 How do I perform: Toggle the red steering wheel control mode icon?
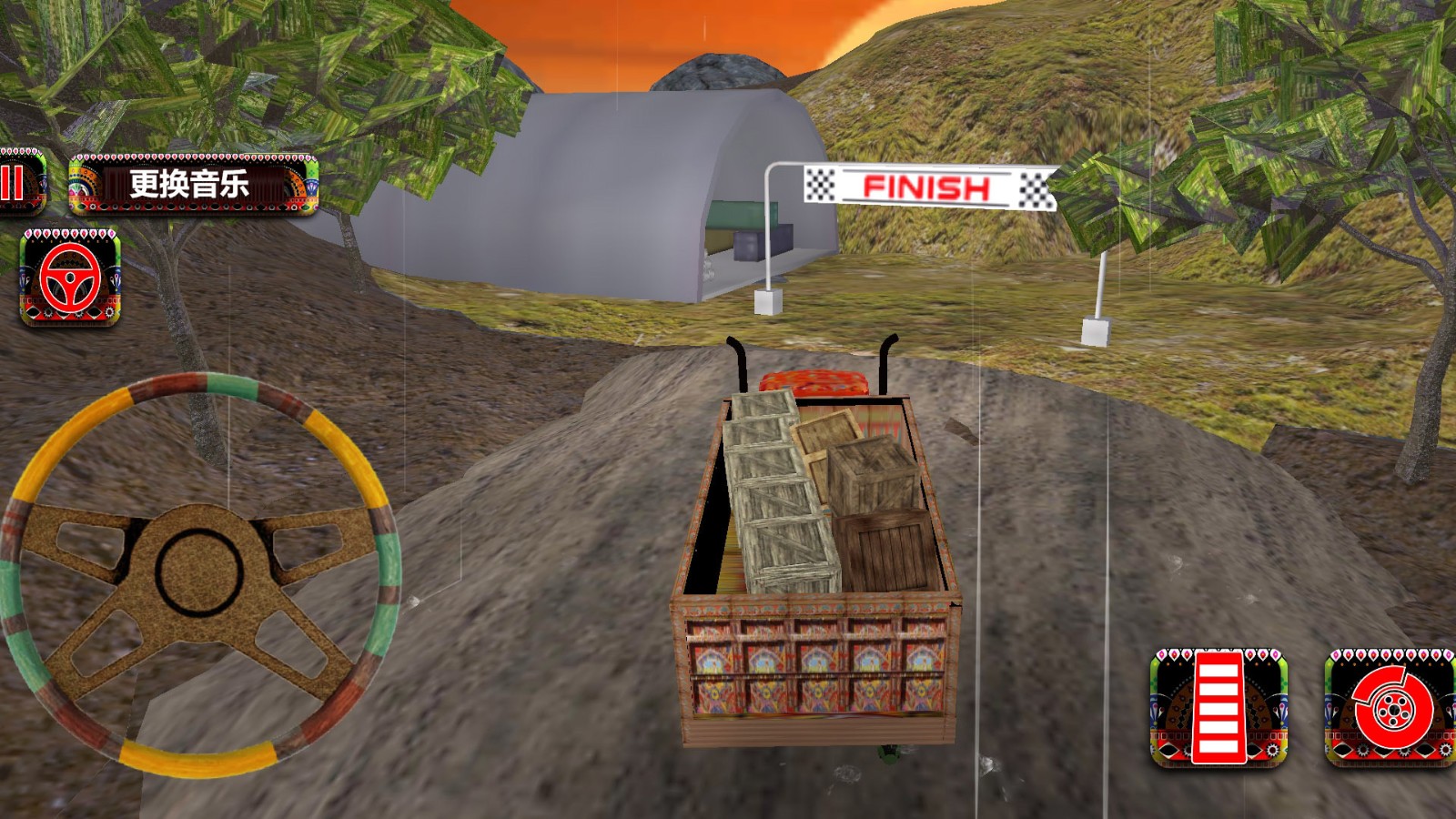tap(70, 278)
